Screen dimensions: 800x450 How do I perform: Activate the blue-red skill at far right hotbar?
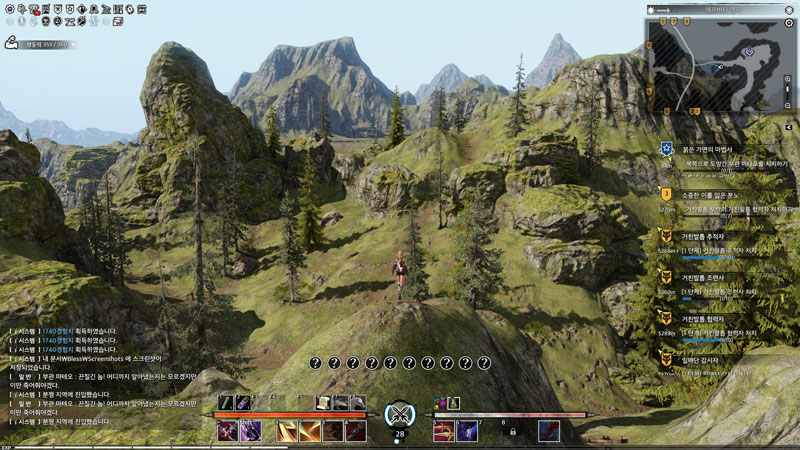pos(547,431)
